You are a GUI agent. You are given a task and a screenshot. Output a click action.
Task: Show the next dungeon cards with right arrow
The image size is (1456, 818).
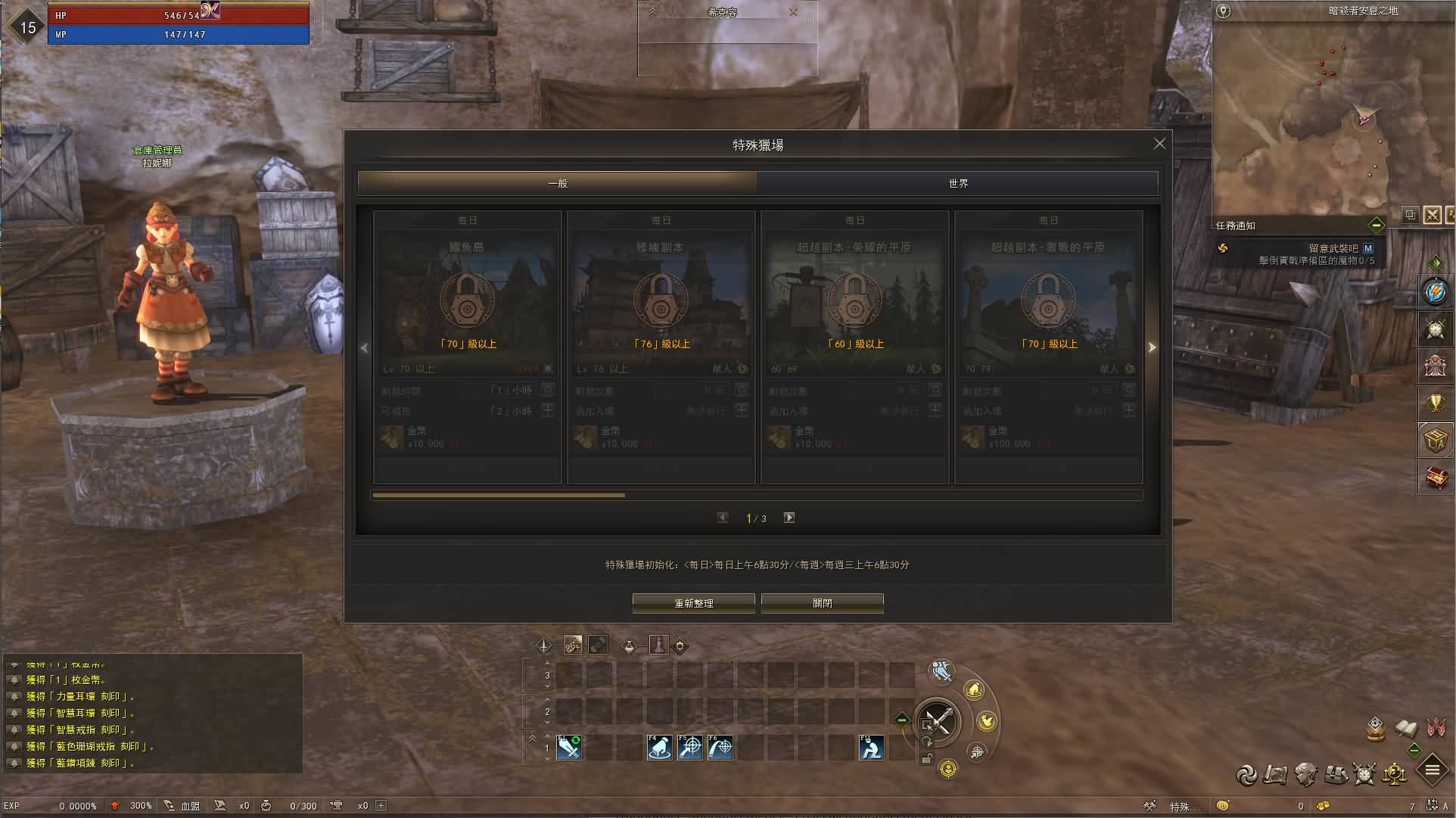(x=1152, y=347)
